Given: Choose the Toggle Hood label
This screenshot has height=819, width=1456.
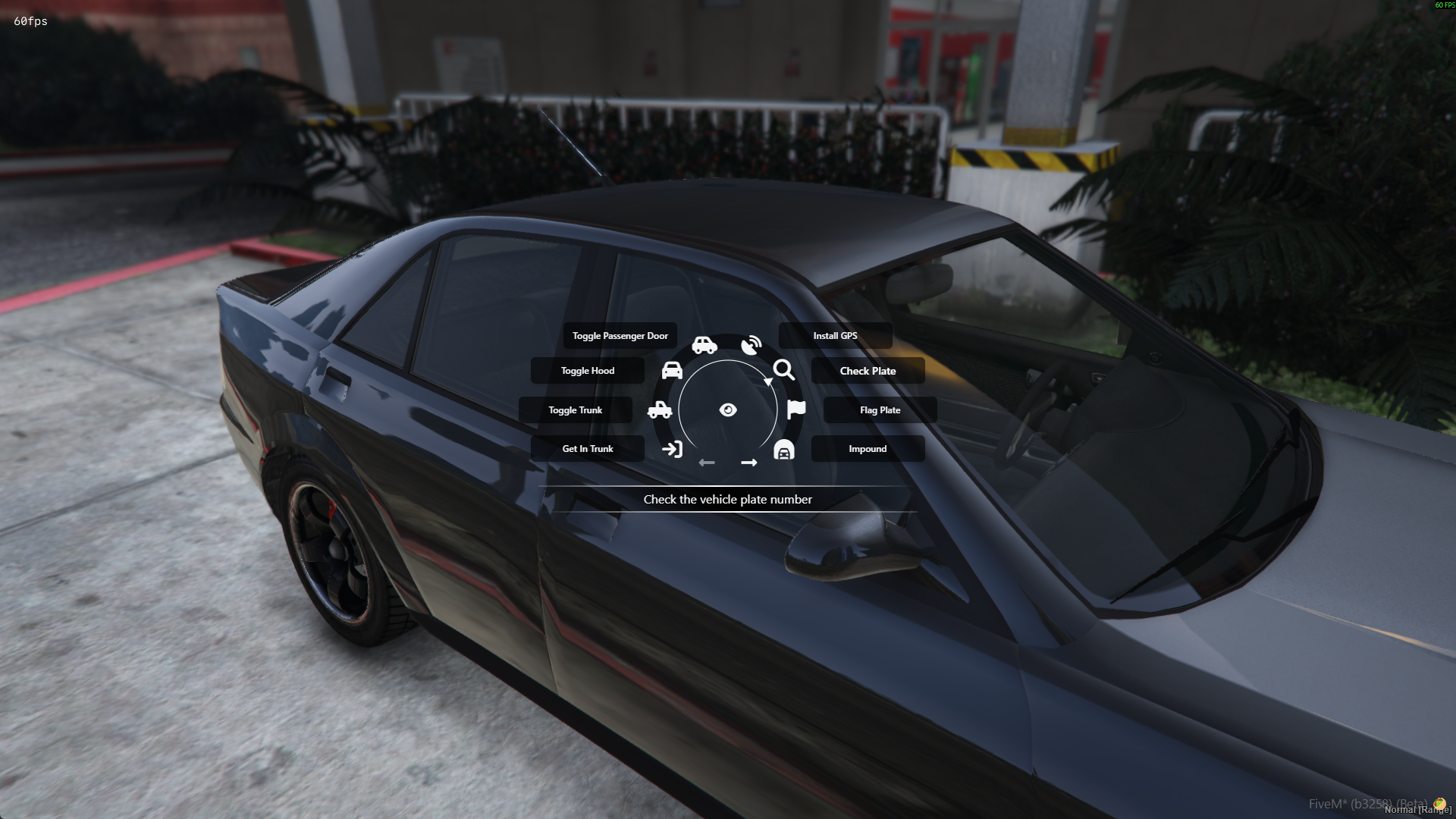Looking at the screenshot, I should point(588,371).
